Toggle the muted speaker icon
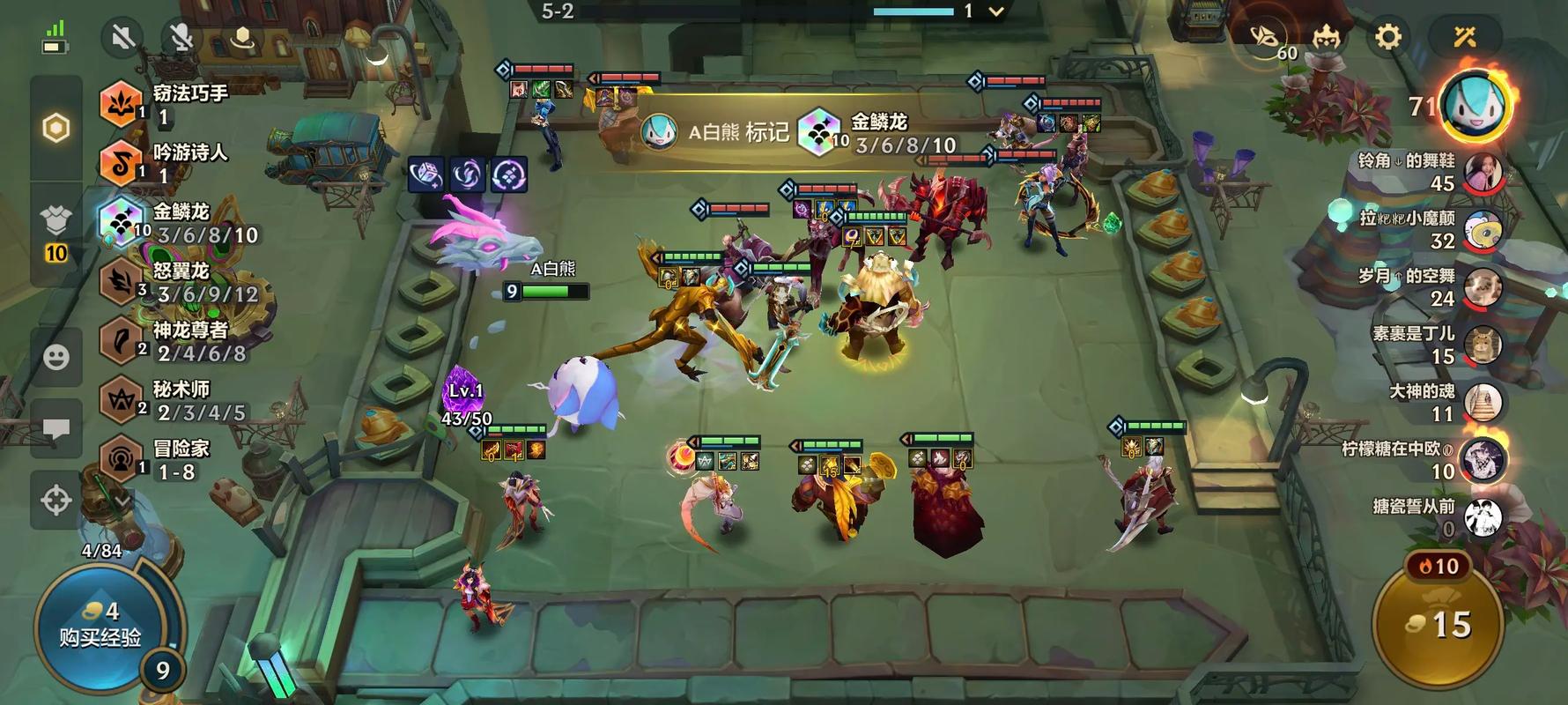The image size is (1568, 705). [123, 37]
